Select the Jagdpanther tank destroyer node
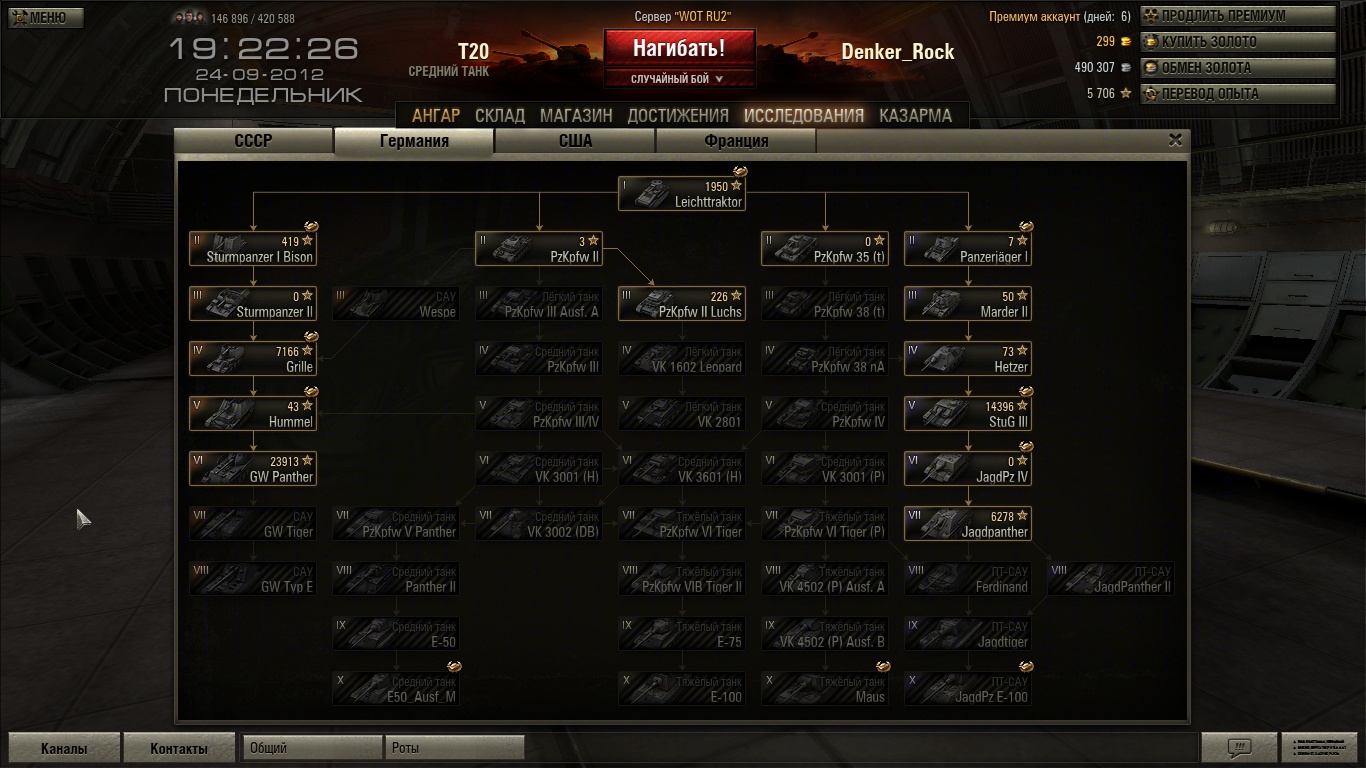The width and height of the screenshot is (1366, 768). tap(967, 524)
